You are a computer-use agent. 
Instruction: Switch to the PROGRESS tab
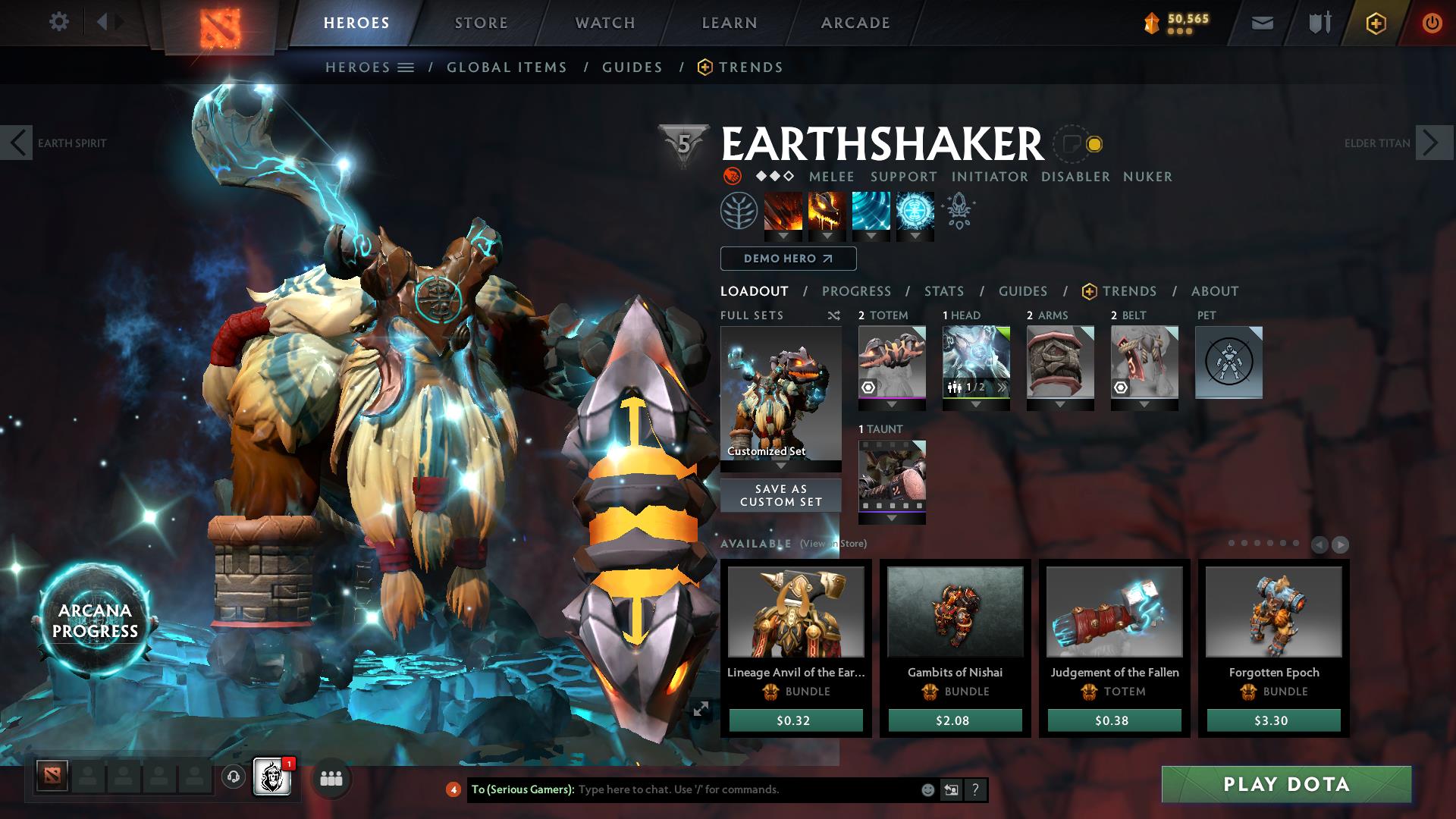coord(857,291)
